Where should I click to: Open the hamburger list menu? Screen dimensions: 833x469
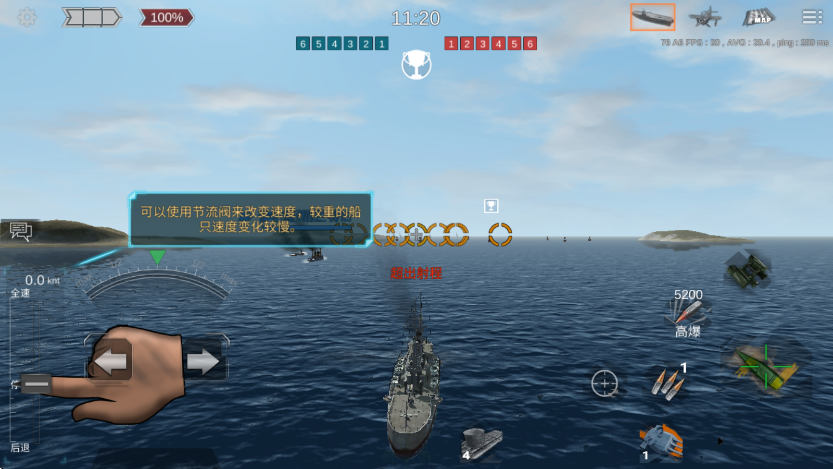click(811, 17)
